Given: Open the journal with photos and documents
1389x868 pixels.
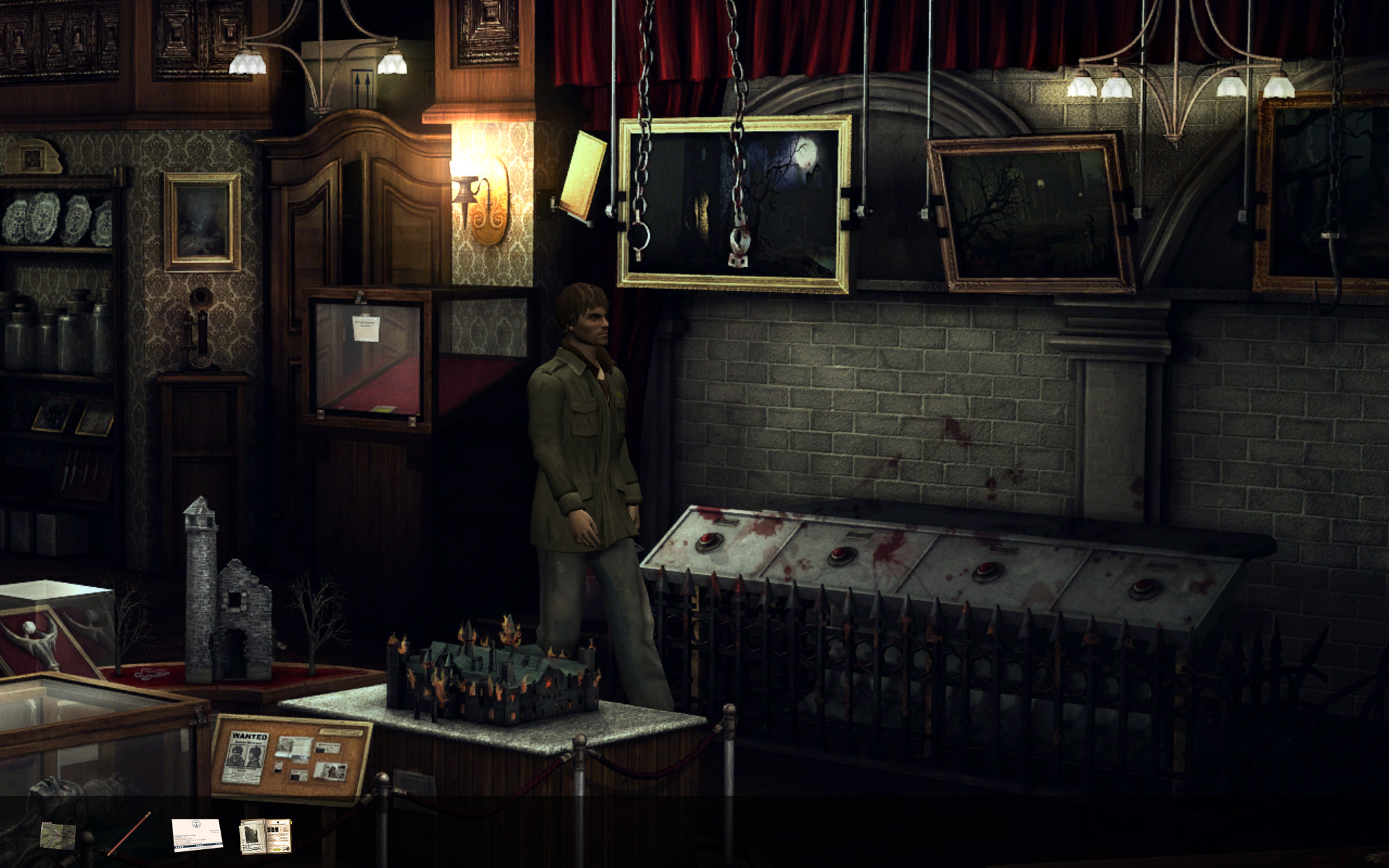Looking at the screenshot, I should (x=266, y=836).
